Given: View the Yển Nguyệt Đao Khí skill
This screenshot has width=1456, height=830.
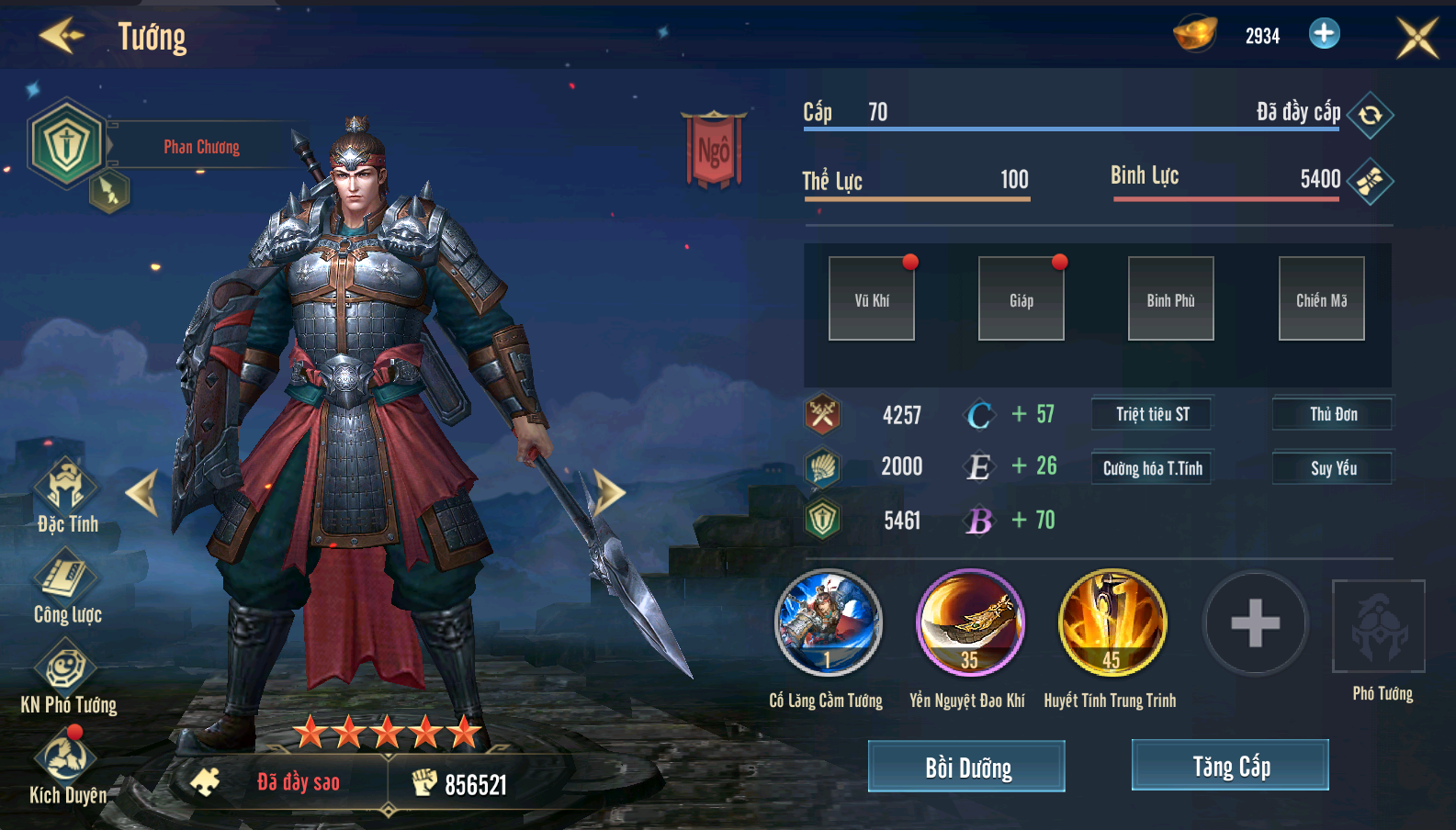Looking at the screenshot, I should 969,622.
